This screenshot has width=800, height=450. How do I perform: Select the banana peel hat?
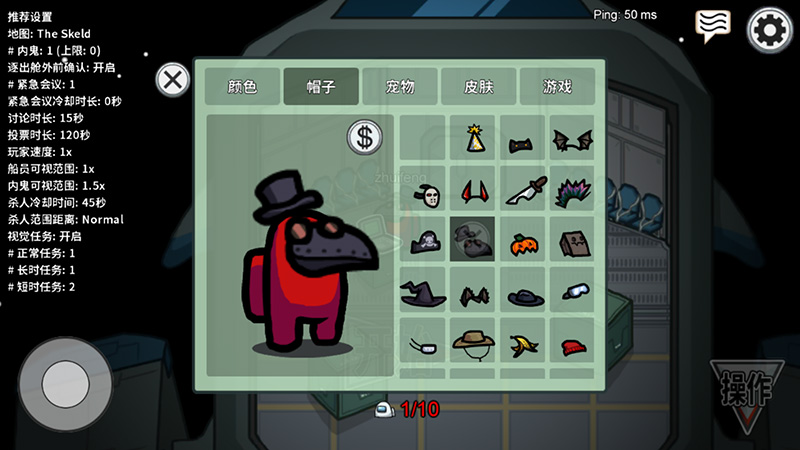click(x=523, y=343)
